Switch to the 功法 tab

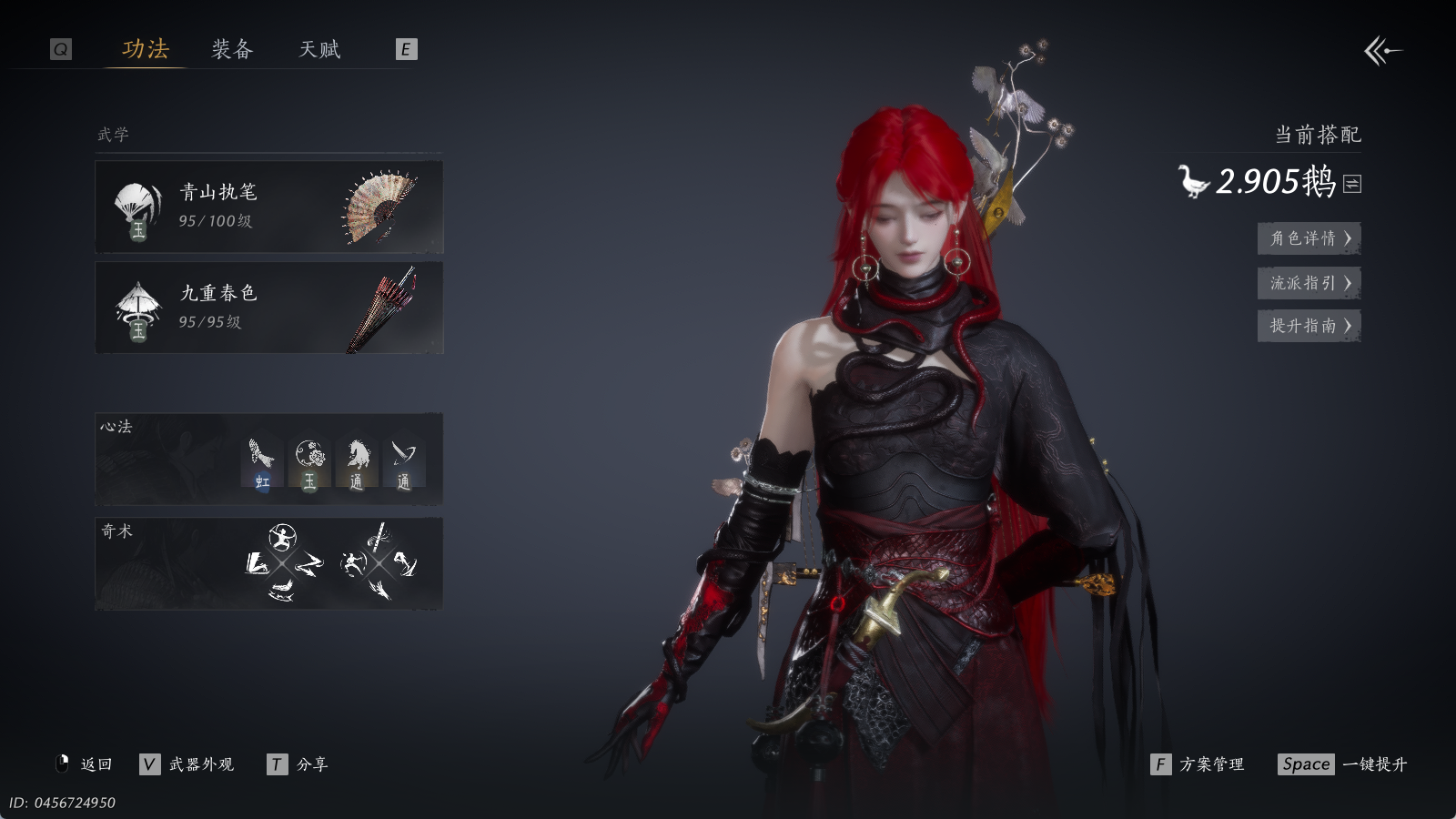pos(146,49)
